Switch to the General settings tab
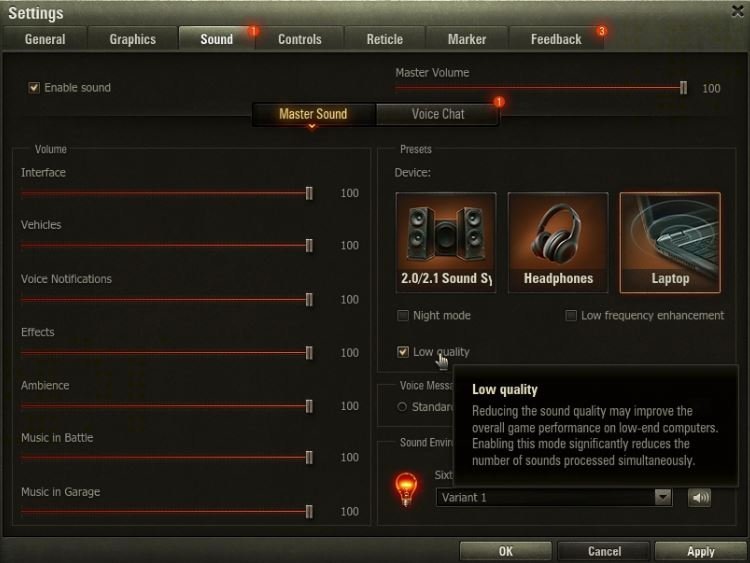The width and height of the screenshot is (750, 563). 45,39
